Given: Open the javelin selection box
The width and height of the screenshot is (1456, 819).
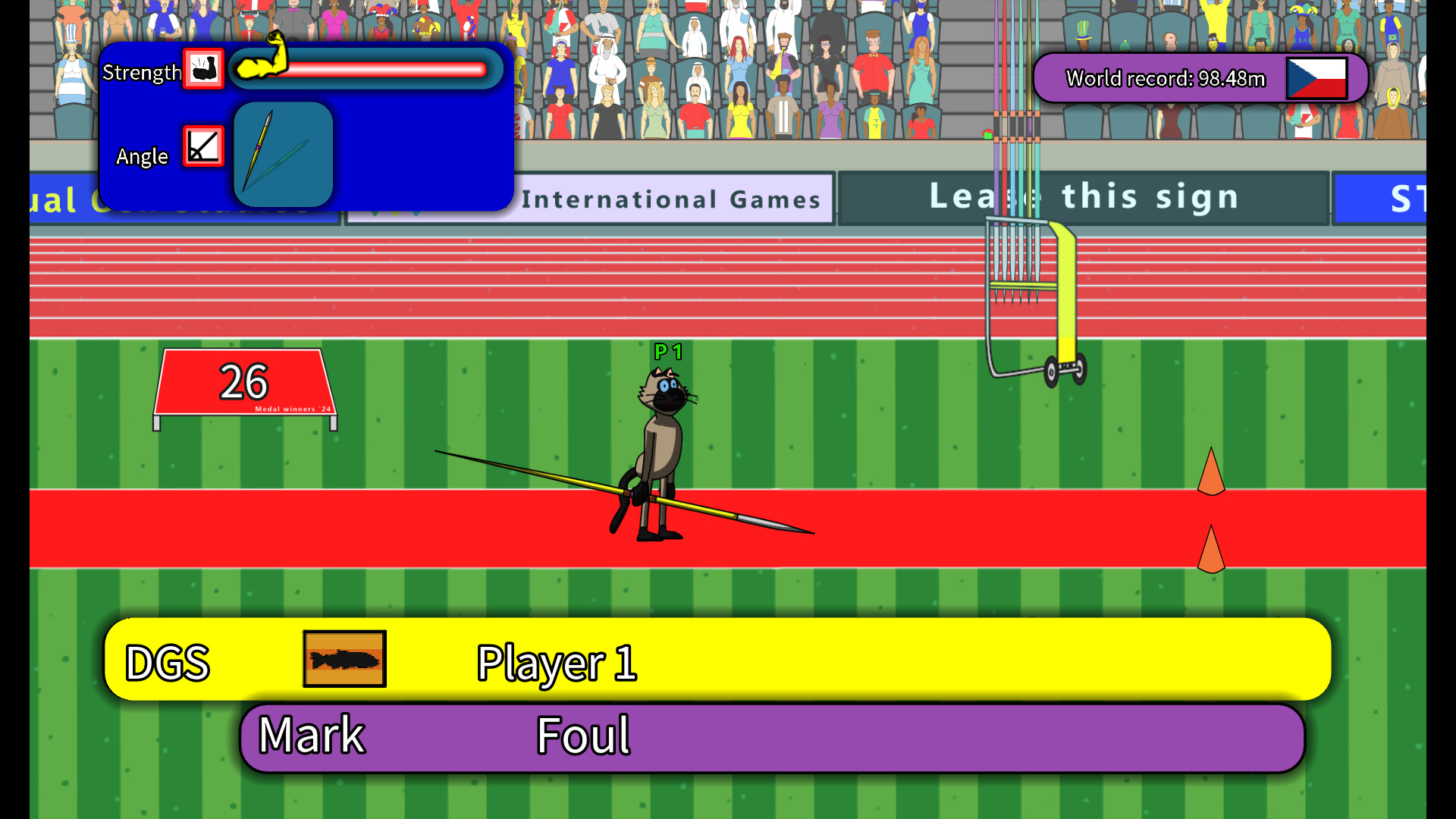Looking at the screenshot, I should tap(284, 155).
